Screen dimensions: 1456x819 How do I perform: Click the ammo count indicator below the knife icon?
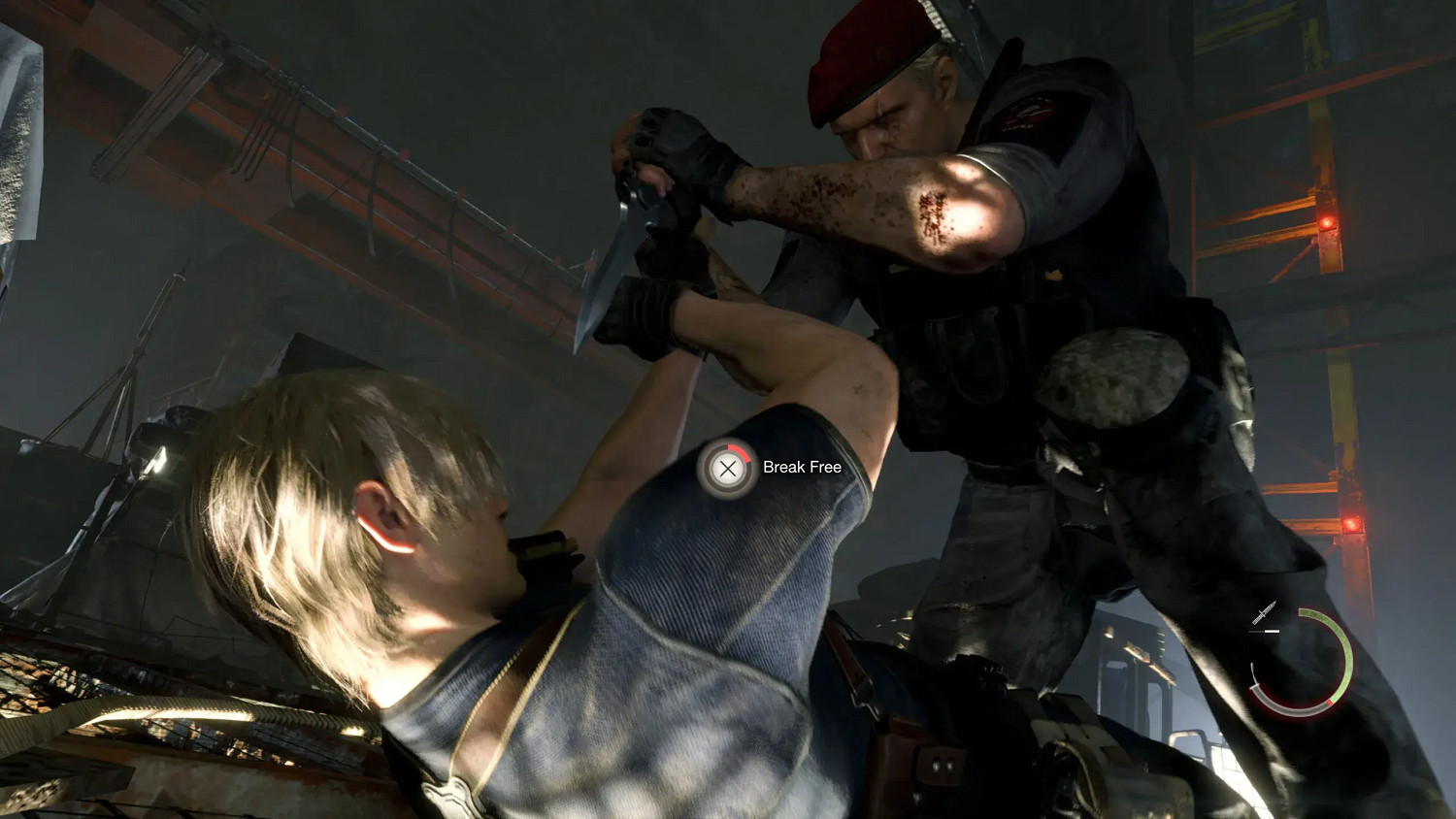click(x=1264, y=631)
